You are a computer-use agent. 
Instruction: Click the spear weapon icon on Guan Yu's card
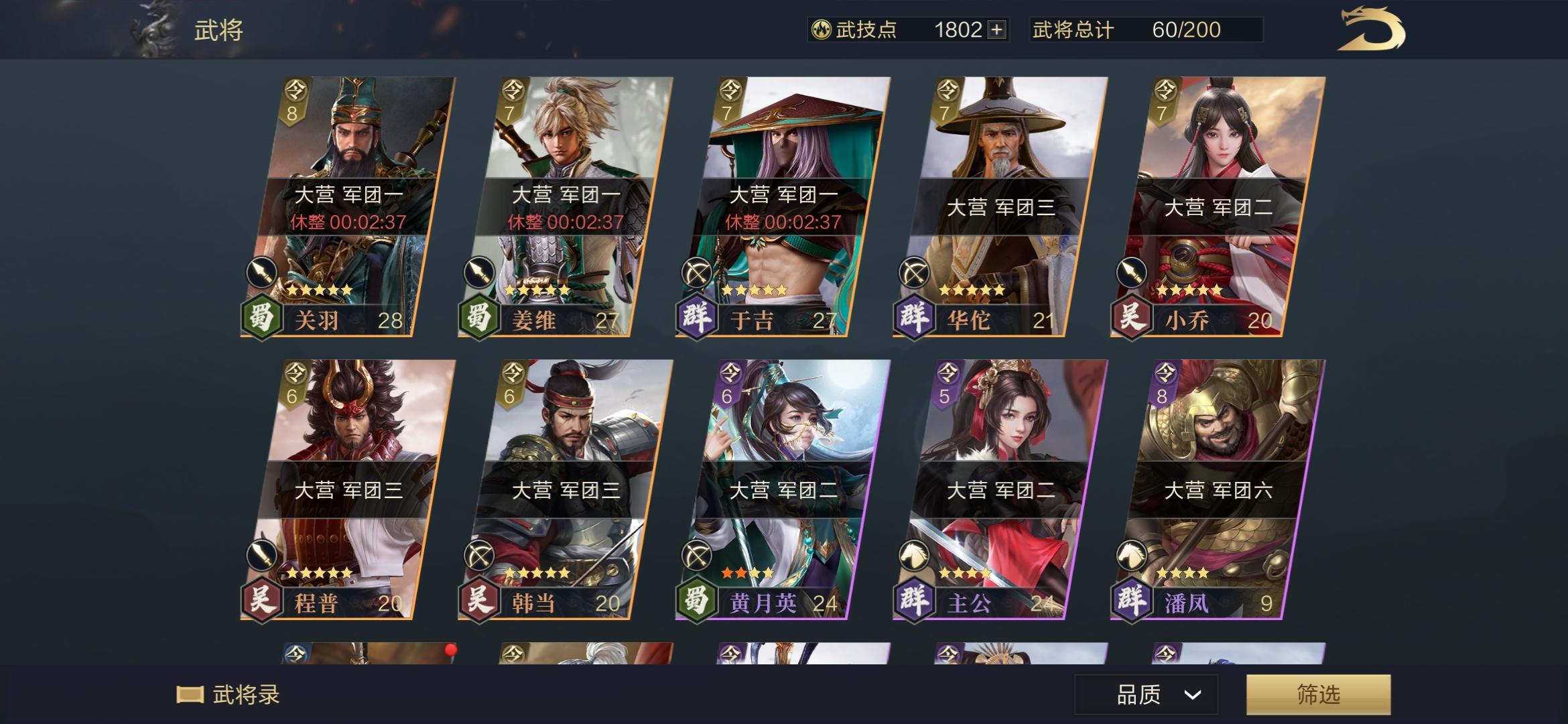point(264,272)
